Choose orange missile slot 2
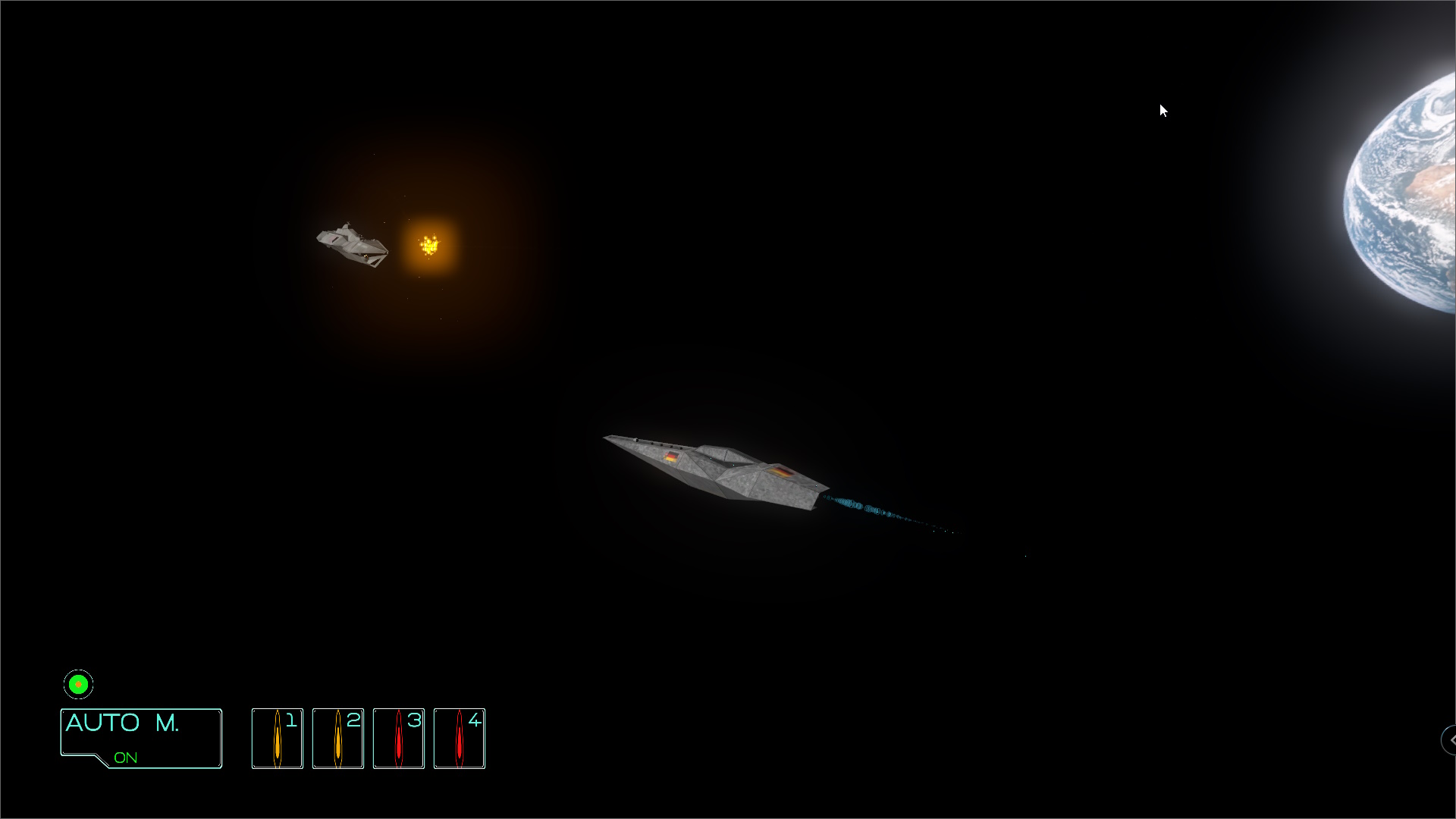Image resolution: width=1456 pixels, height=819 pixels. (338, 739)
